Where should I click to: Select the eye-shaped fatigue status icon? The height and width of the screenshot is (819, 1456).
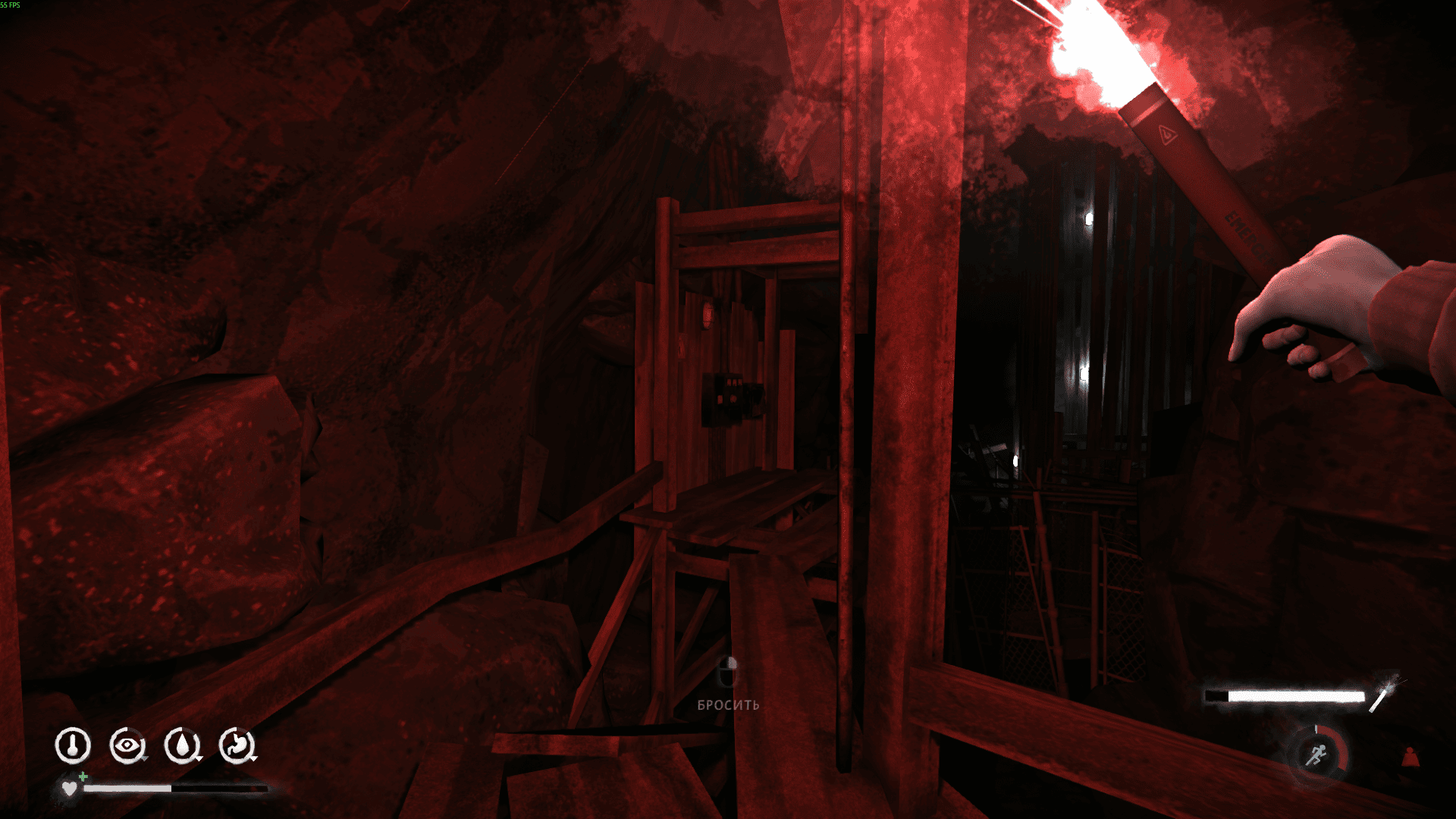coord(127,746)
